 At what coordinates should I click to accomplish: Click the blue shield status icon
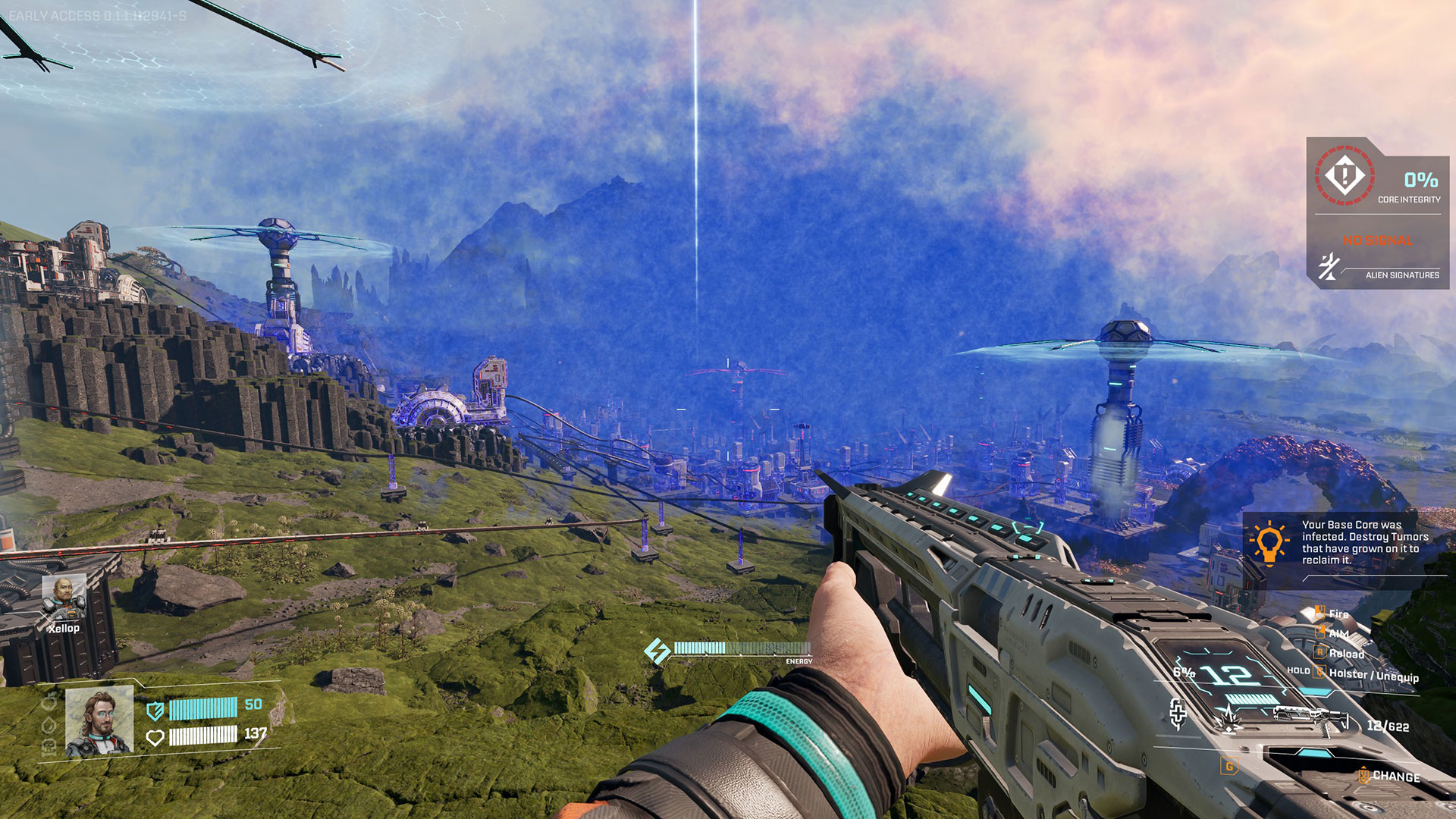(155, 711)
